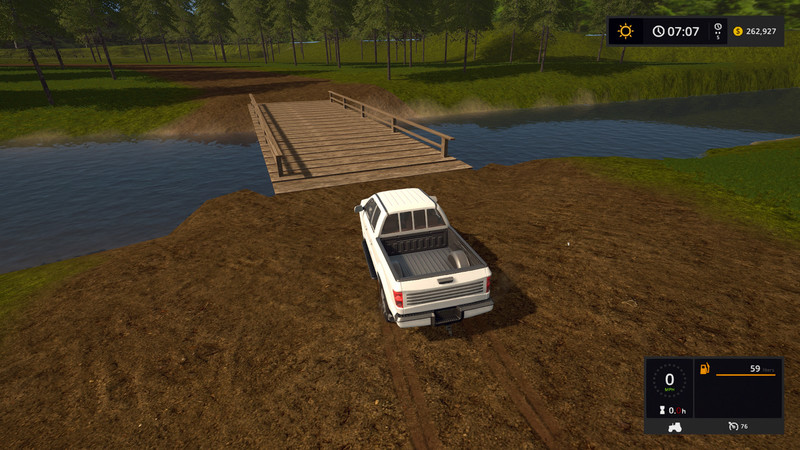800x450 pixels.
Task: Select the time scale speed indicator
Action: pos(718,31)
